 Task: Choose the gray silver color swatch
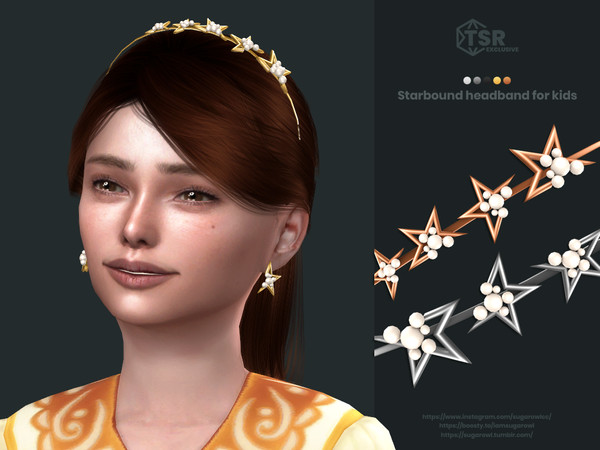(477, 80)
